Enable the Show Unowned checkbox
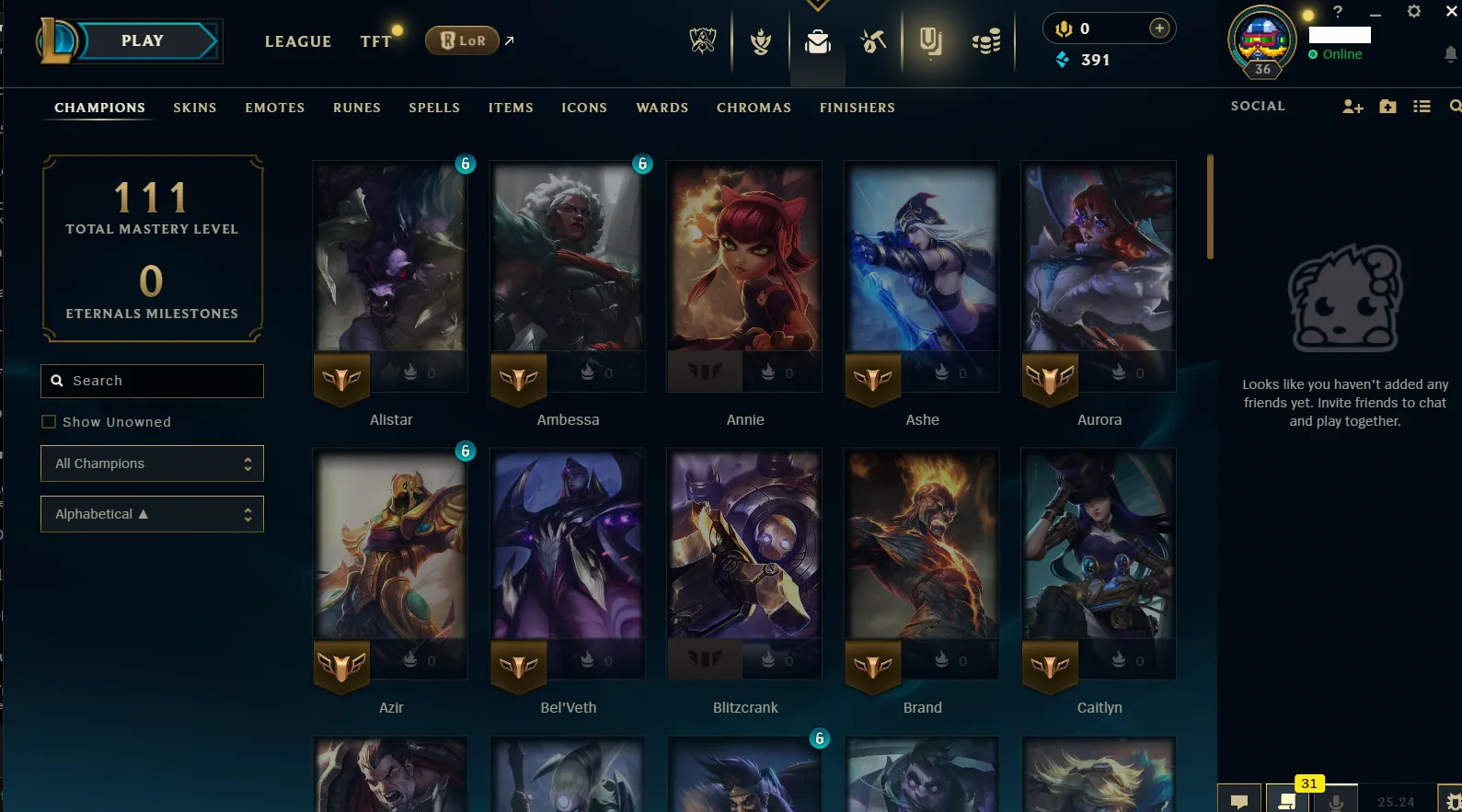 click(x=49, y=421)
